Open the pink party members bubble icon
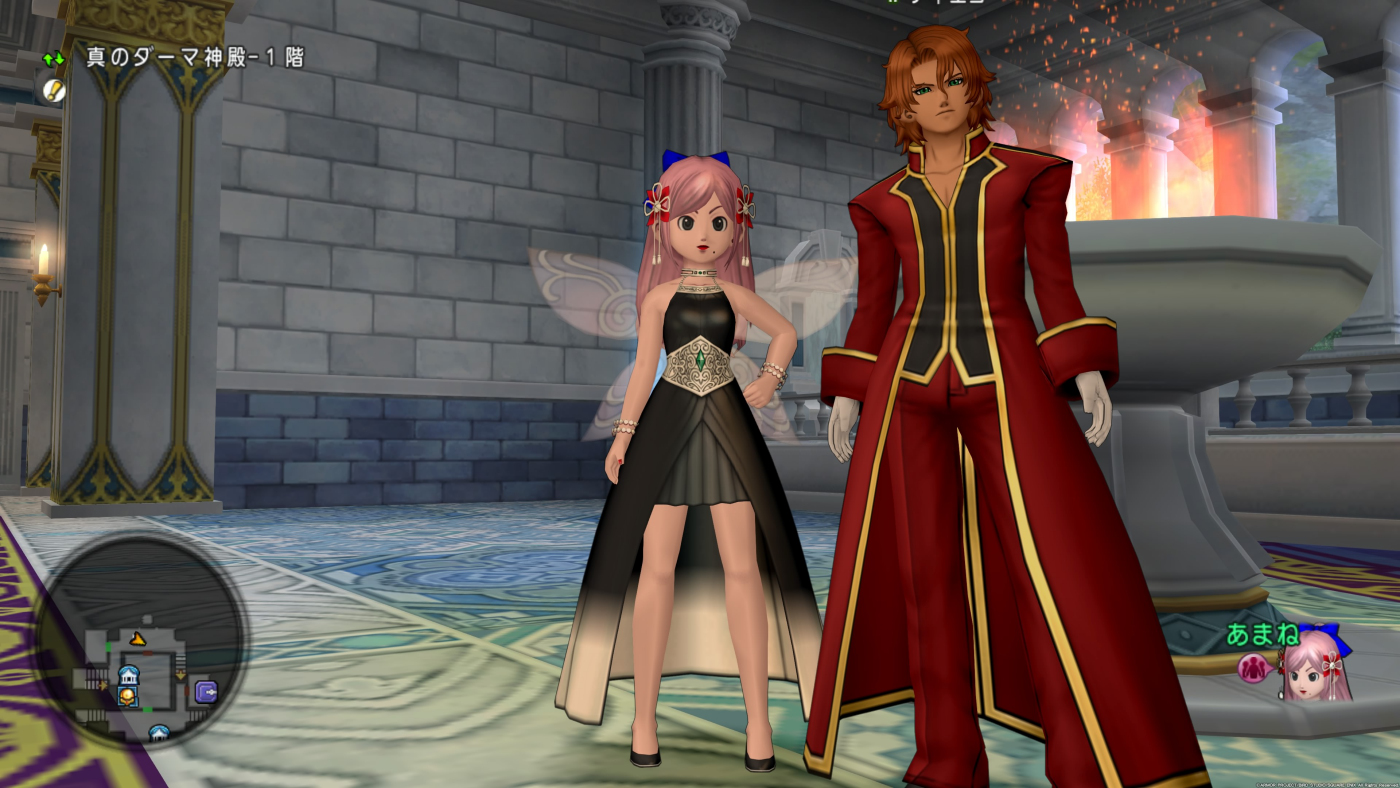1400x788 pixels. (1253, 667)
